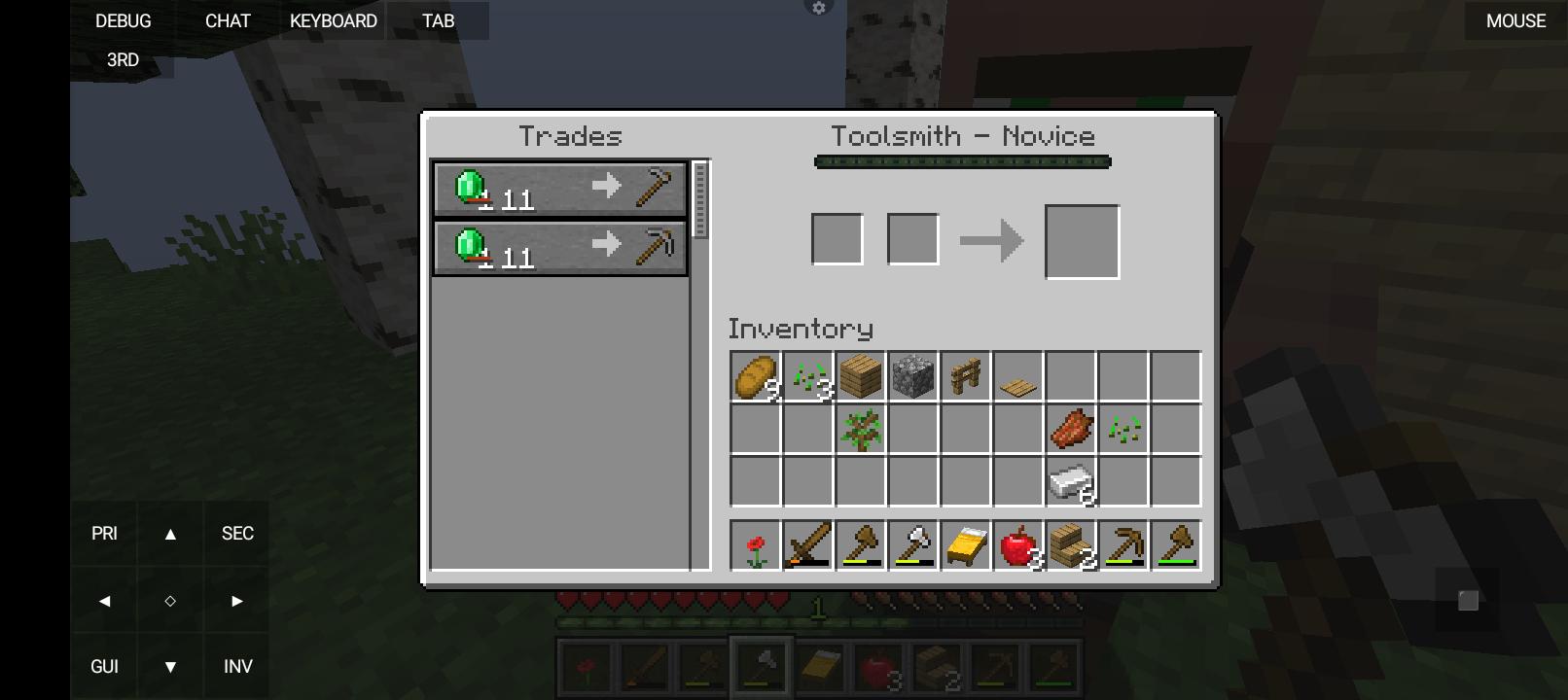1568x700 pixels.
Task: Enable 3RD person view
Action: 121,59
